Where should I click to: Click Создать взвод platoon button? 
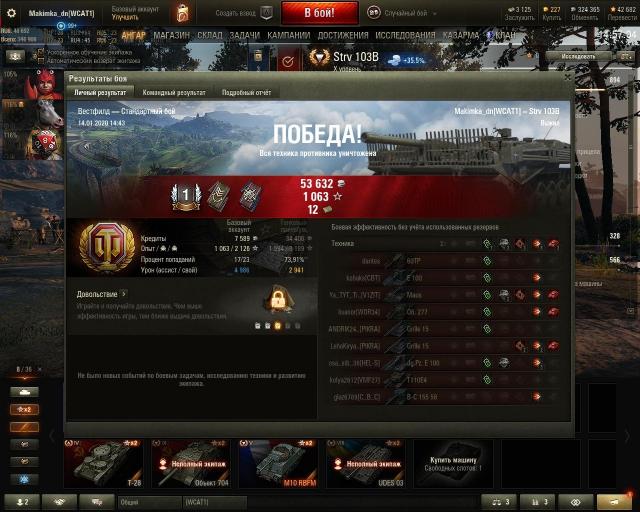(240, 12)
